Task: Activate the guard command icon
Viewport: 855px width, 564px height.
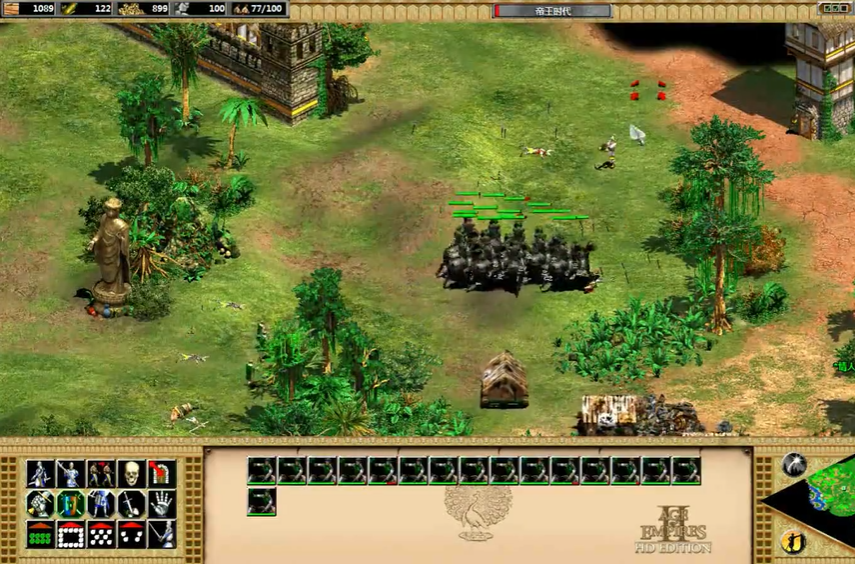Action: point(70,474)
